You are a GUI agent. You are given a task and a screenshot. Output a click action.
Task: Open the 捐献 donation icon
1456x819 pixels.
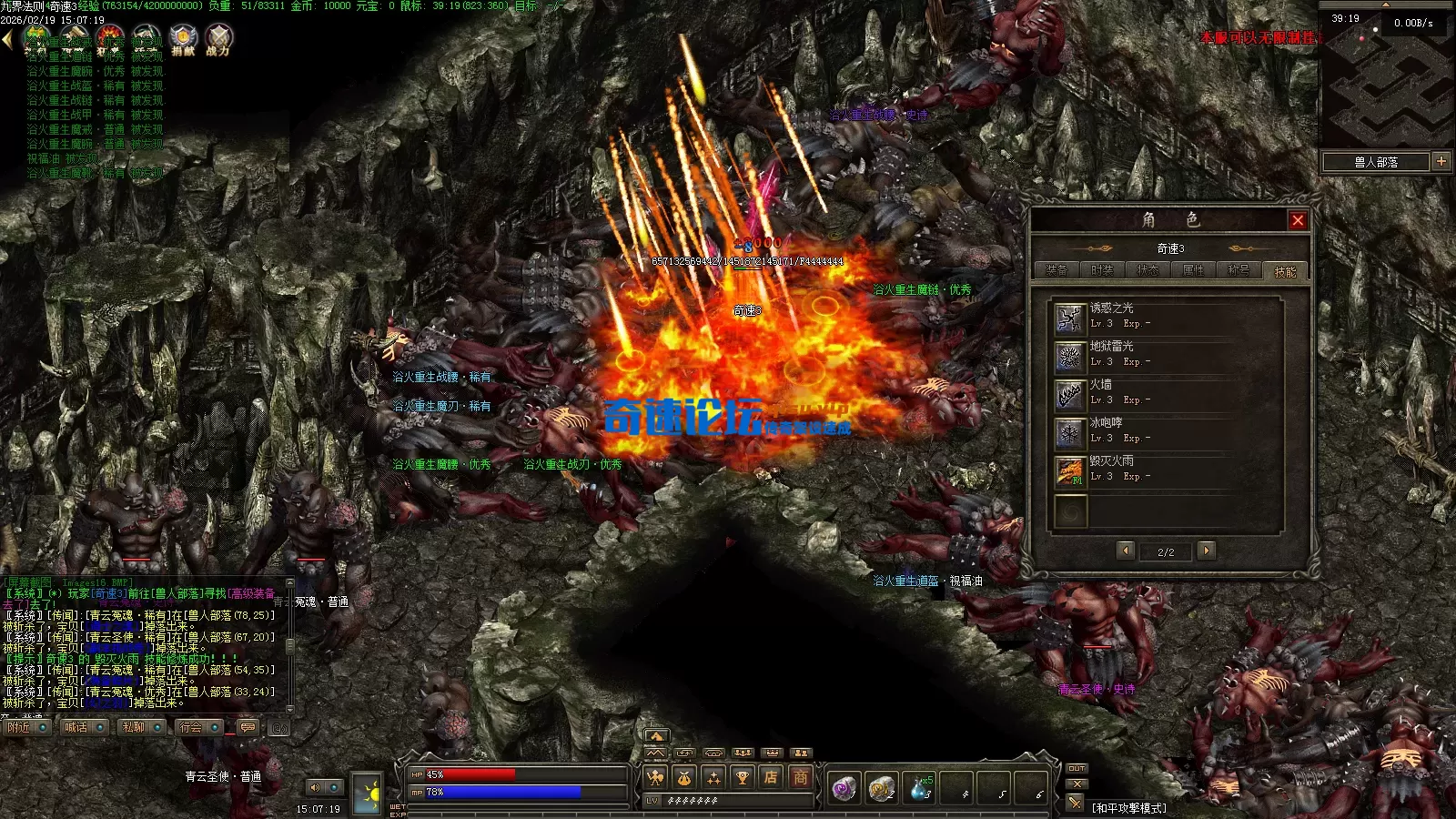183,39
